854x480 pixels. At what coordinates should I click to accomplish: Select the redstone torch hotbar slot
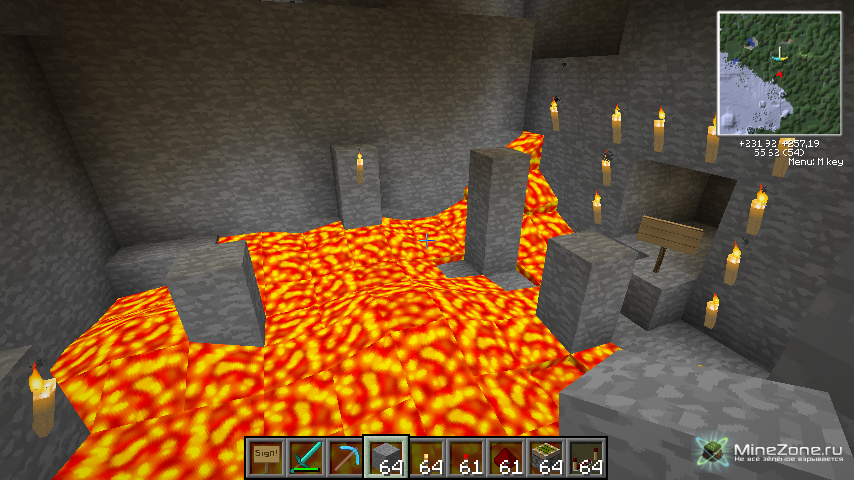(466, 458)
